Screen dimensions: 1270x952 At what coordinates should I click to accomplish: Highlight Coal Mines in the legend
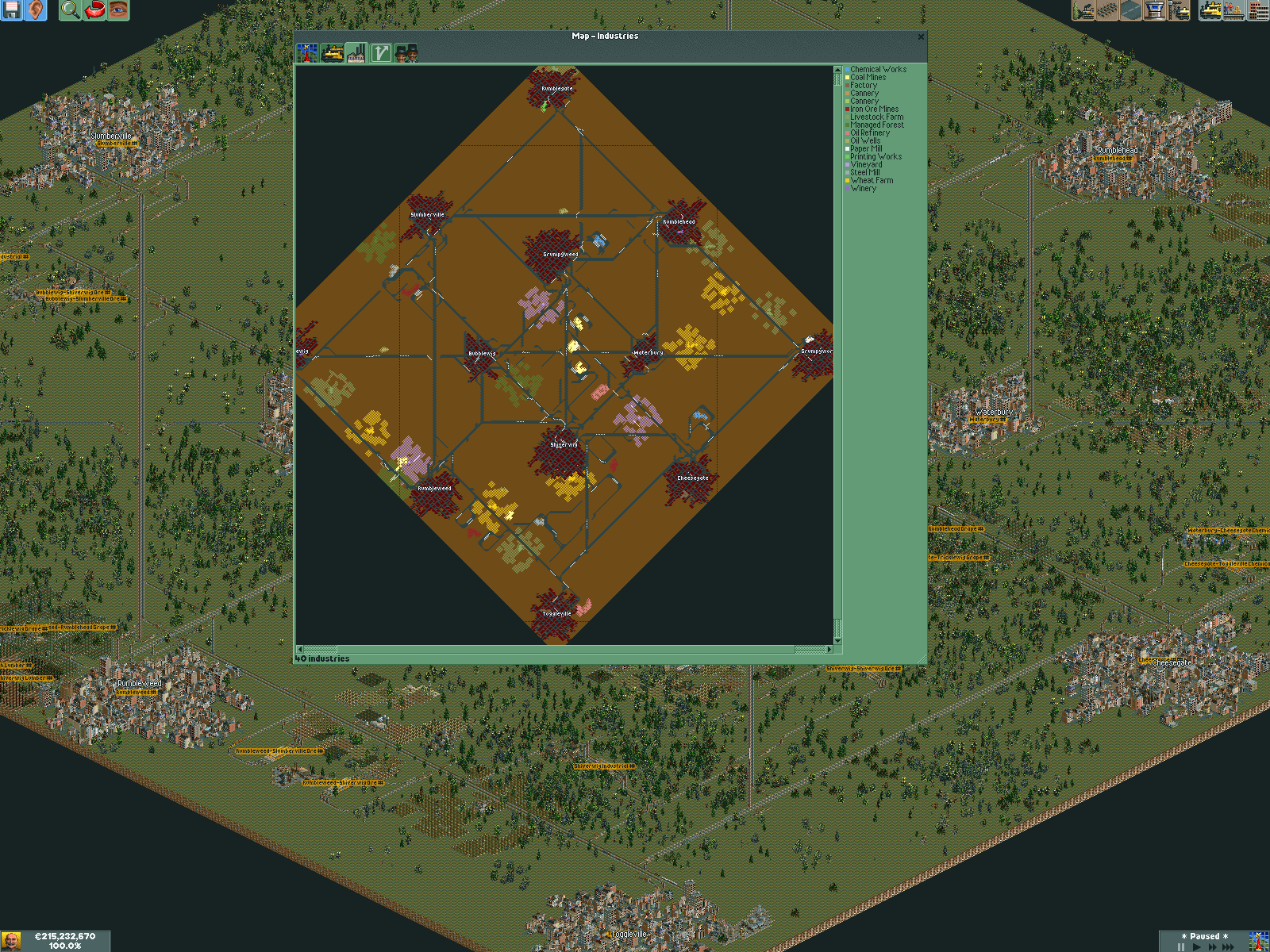(x=868, y=78)
